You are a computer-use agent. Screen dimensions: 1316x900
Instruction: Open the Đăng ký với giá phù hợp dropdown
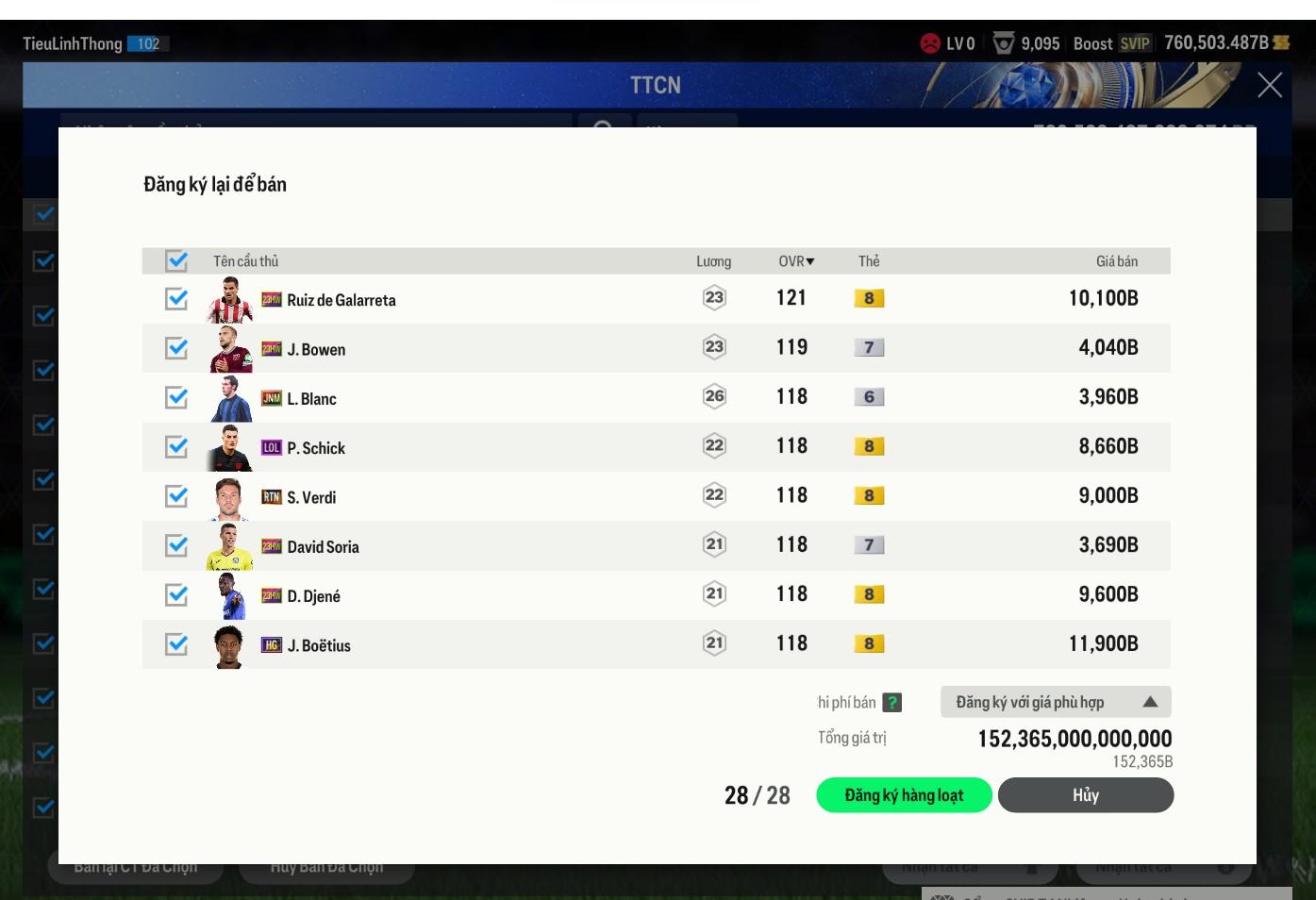click(1055, 702)
